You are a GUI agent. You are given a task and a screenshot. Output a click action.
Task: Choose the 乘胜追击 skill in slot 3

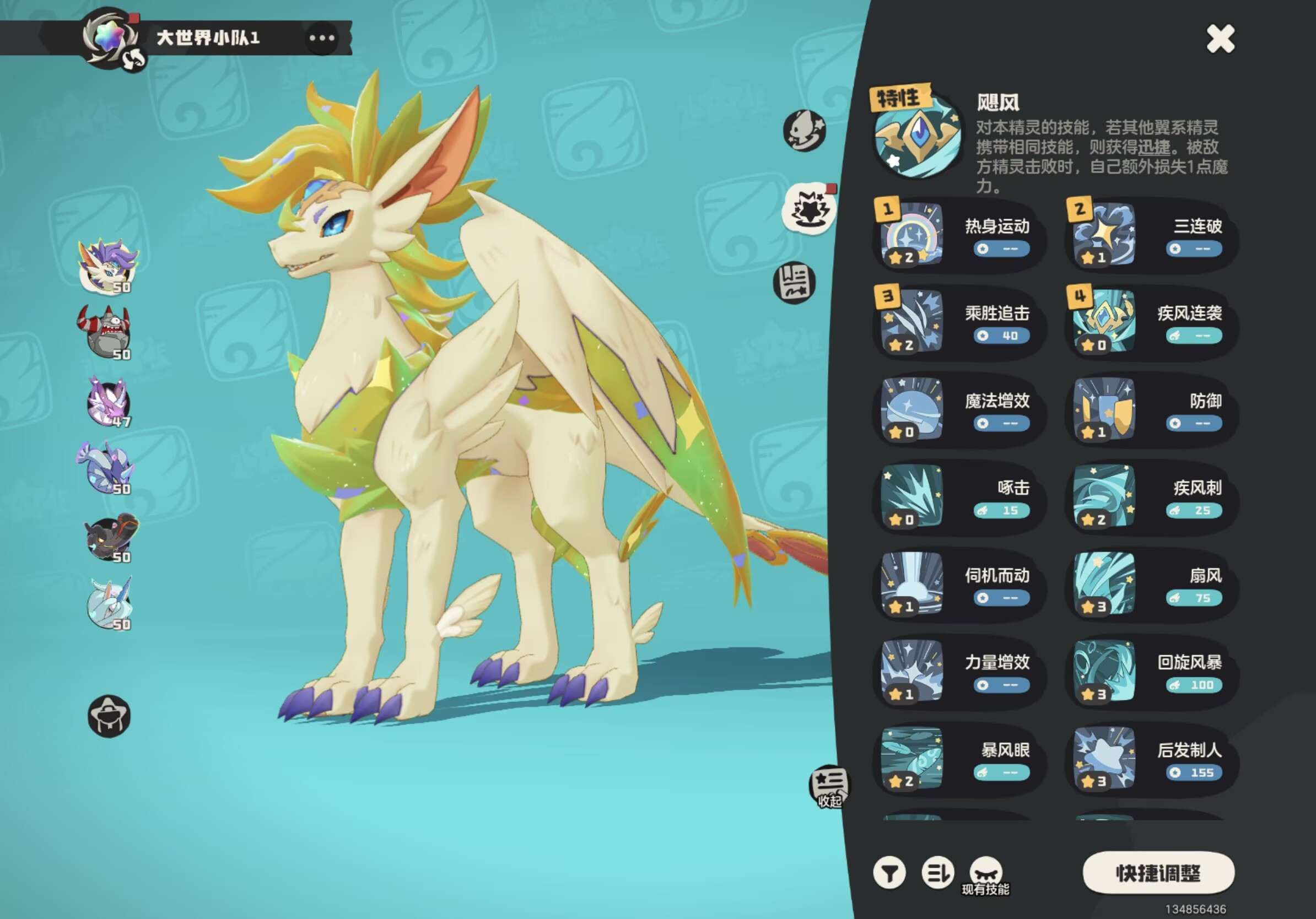pyautogui.click(x=958, y=322)
